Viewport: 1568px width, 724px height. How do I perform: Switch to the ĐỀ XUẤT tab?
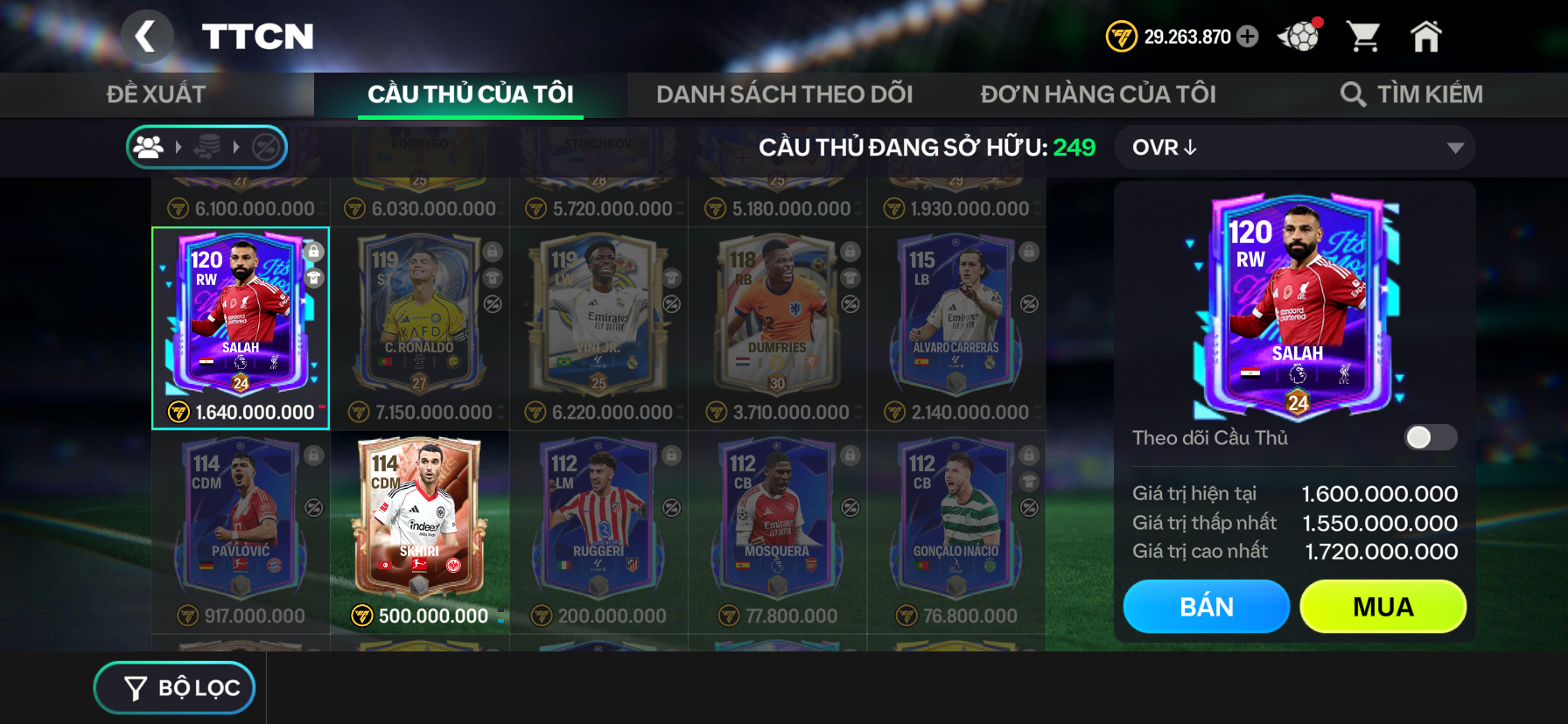(157, 94)
